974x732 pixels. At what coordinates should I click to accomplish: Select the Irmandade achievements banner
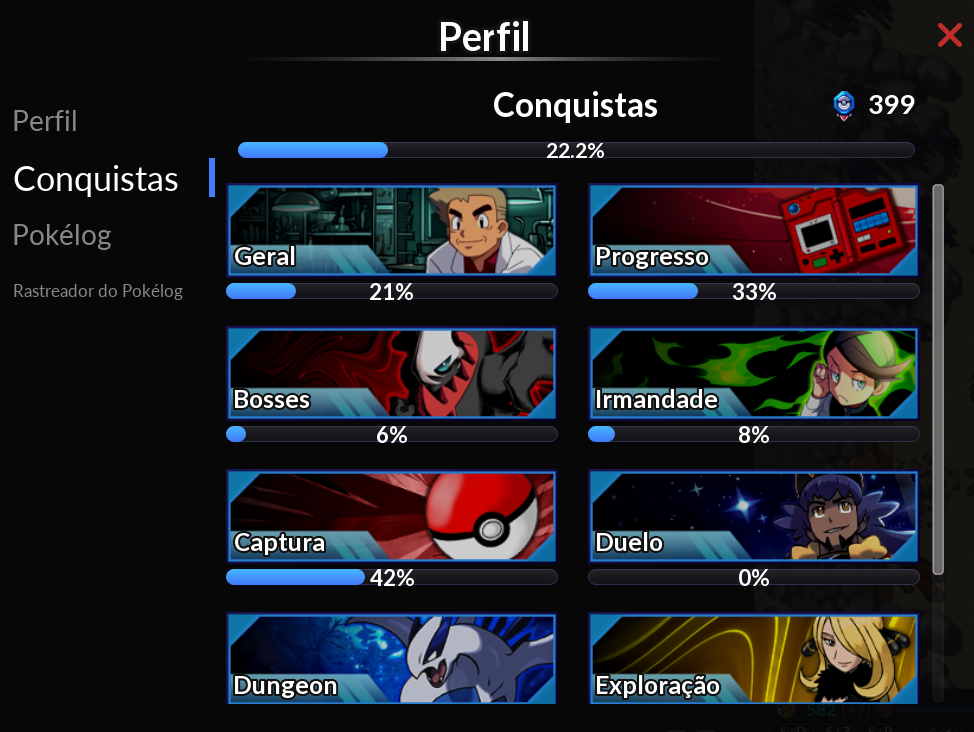(x=753, y=373)
